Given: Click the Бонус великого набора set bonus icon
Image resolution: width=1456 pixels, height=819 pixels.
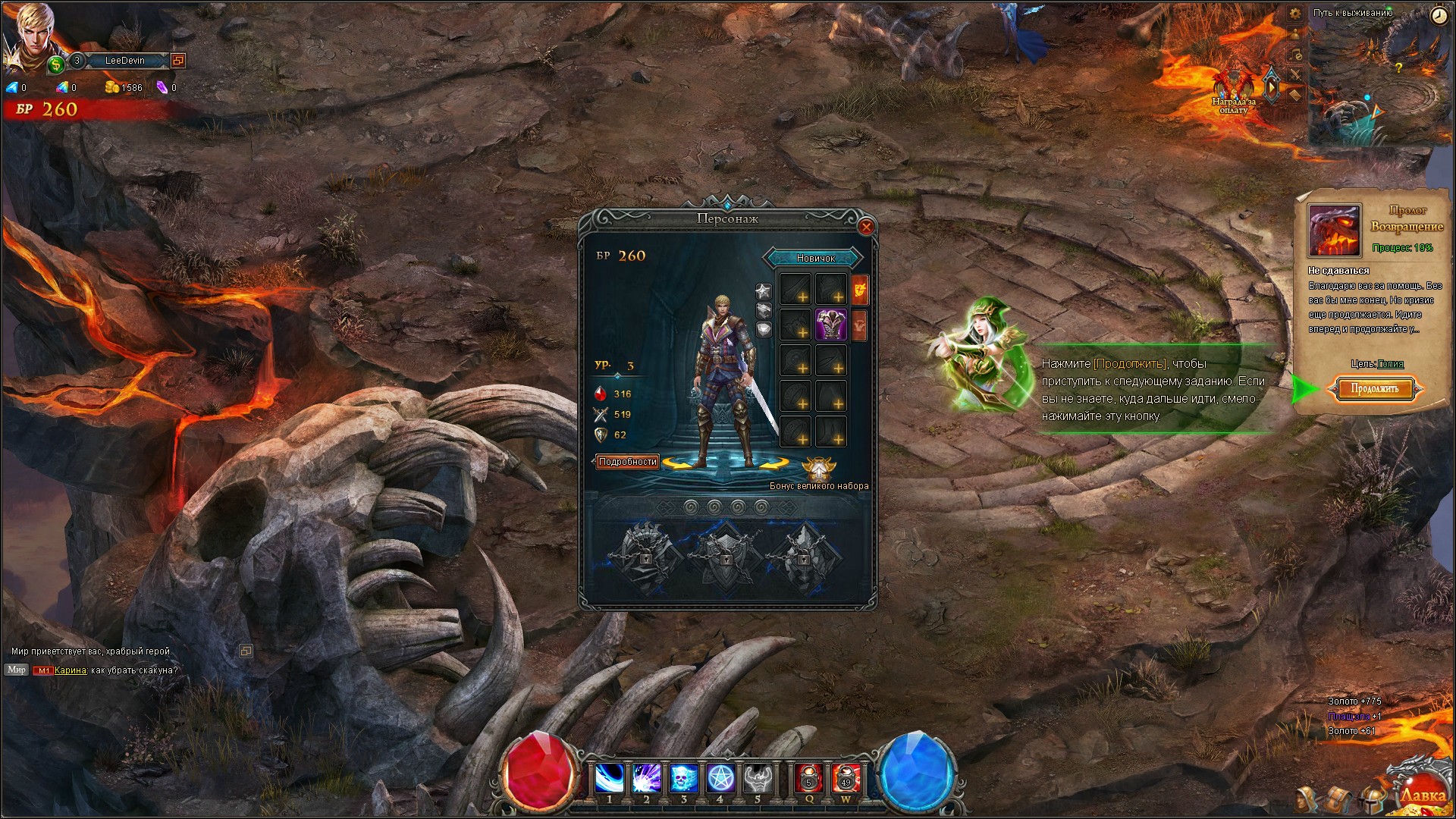Looking at the screenshot, I should (819, 469).
